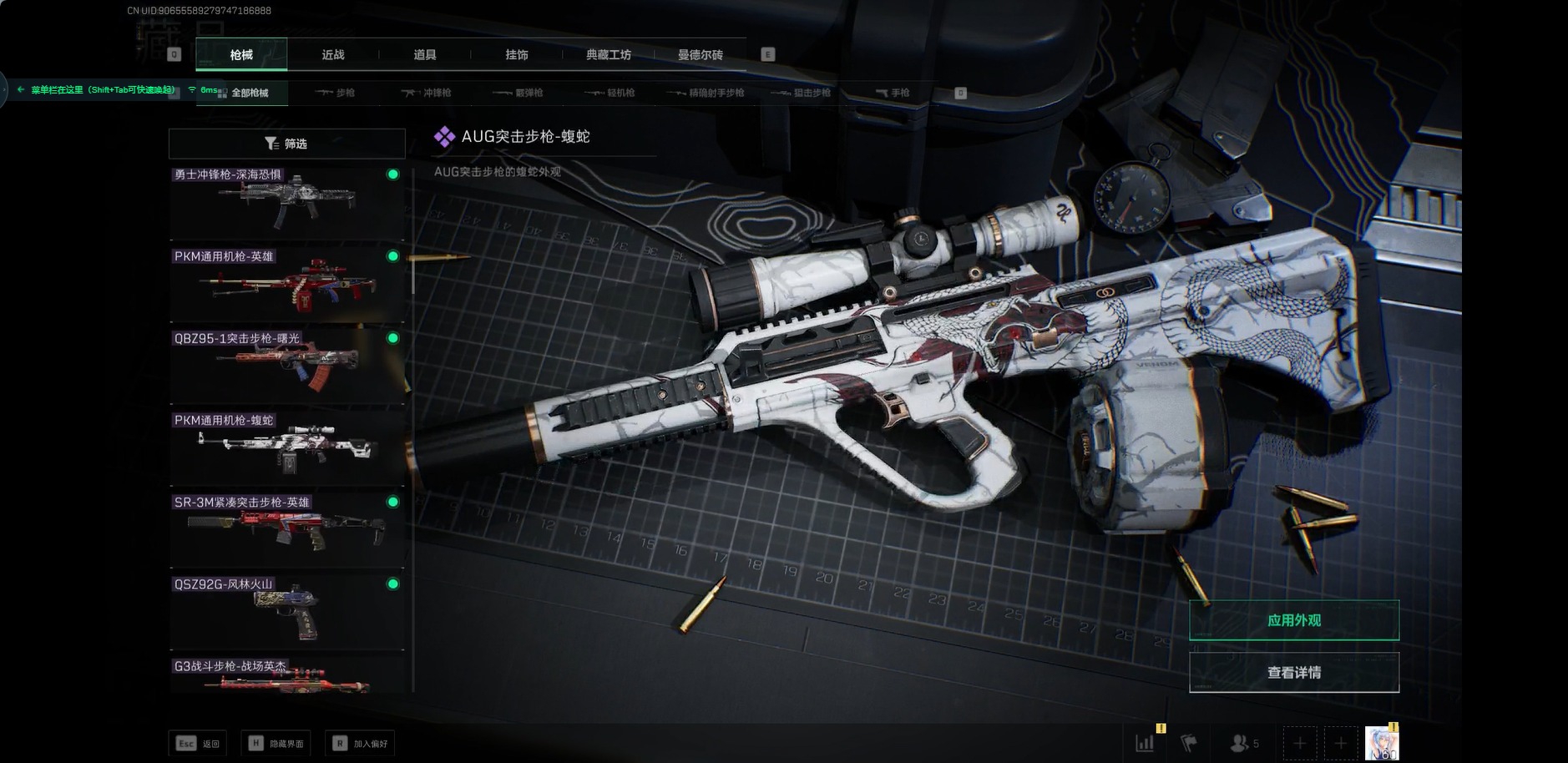Pick the QBZ95-1突击步枪-曙光 skin
The image size is (1568, 763).
pyautogui.click(x=286, y=366)
